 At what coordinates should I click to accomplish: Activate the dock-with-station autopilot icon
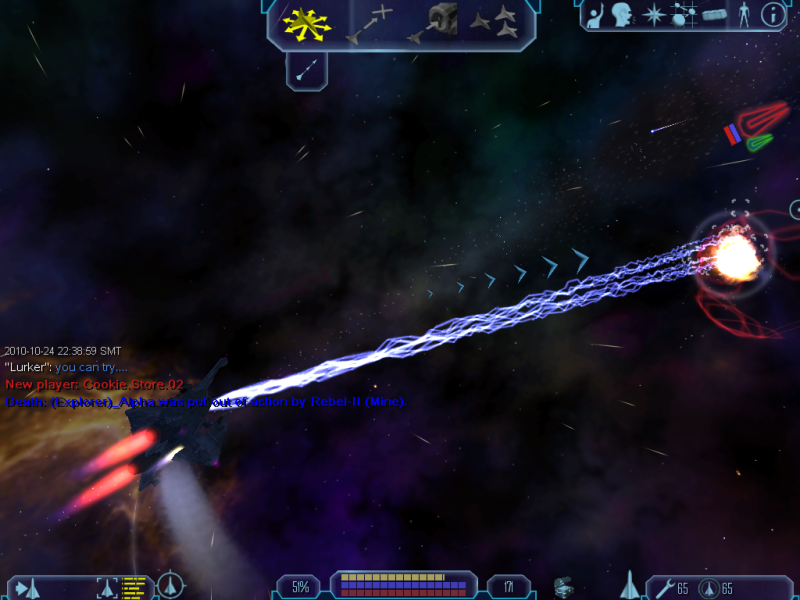[x=432, y=24]
